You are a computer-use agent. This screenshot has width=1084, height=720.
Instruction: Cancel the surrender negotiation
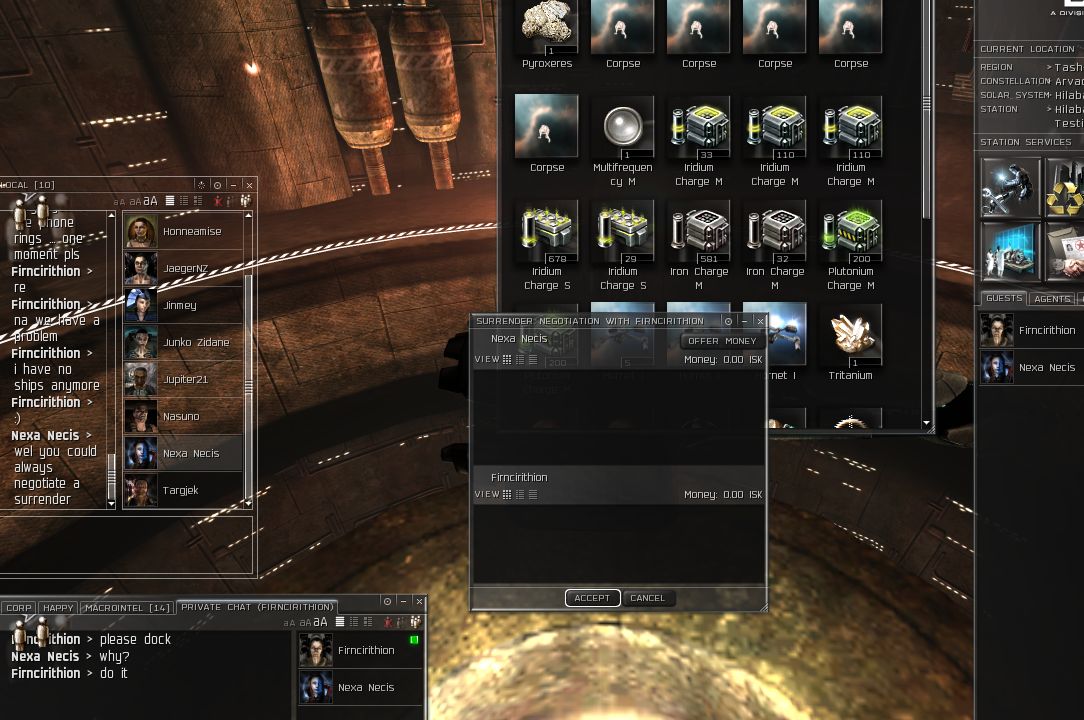tap(647, 598)
